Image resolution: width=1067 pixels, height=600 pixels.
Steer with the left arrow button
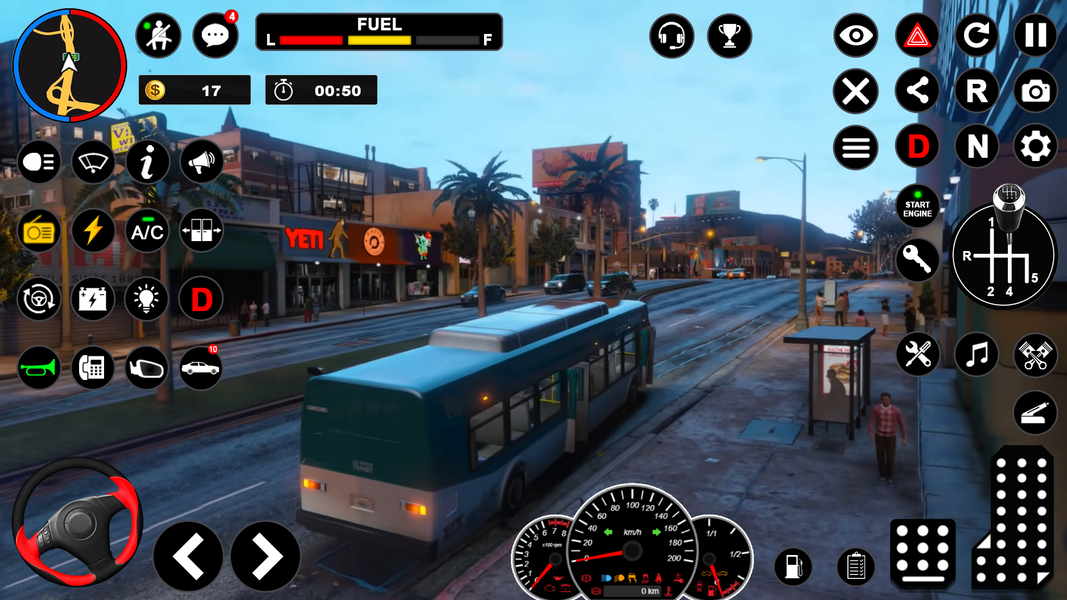pos(188,556)
